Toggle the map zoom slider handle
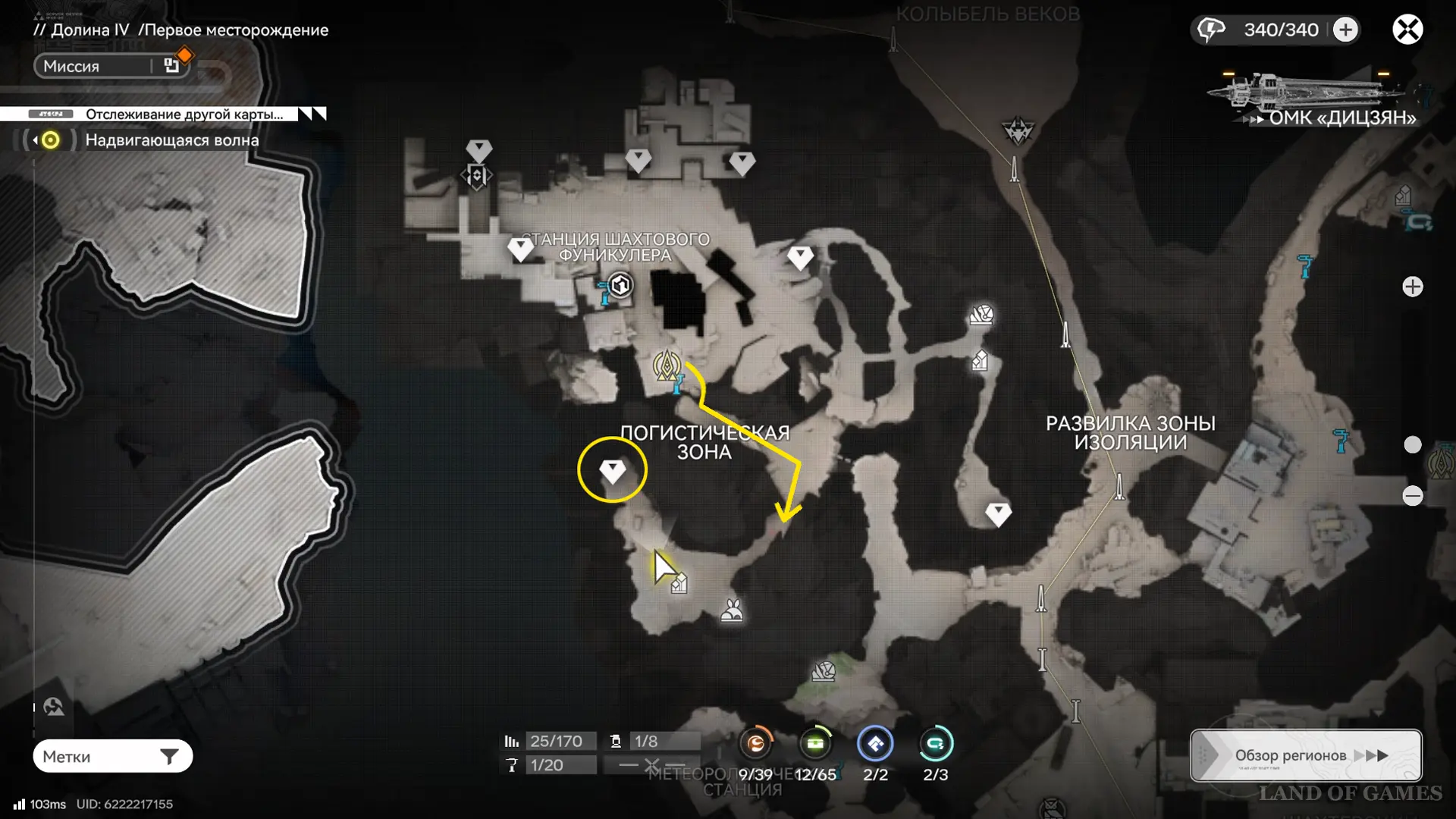1456x819 pixels. click(1412, 444)
